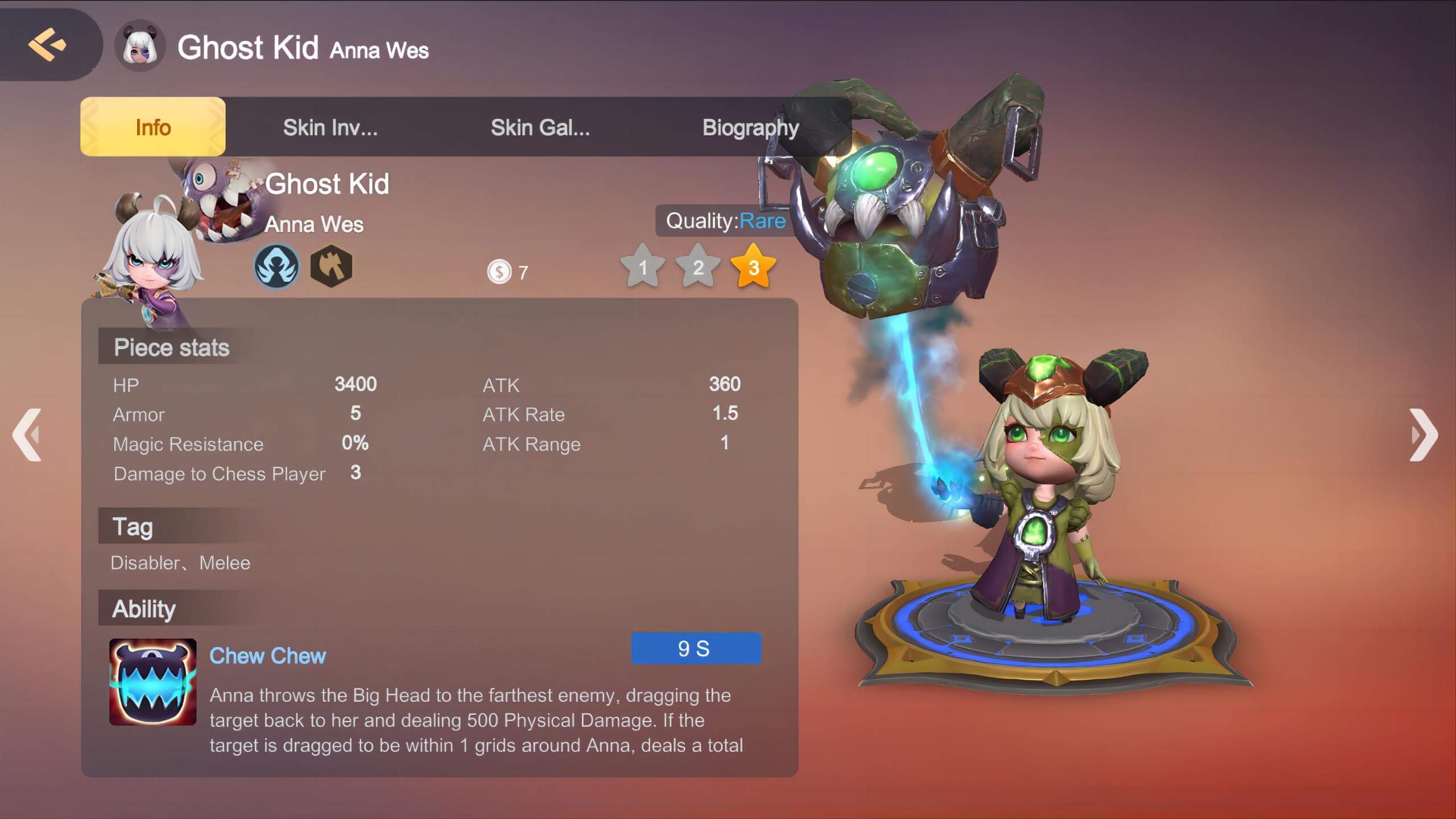Click the 9 S cooldown bar
The image size is (1456, 819).
click(696, 648)
